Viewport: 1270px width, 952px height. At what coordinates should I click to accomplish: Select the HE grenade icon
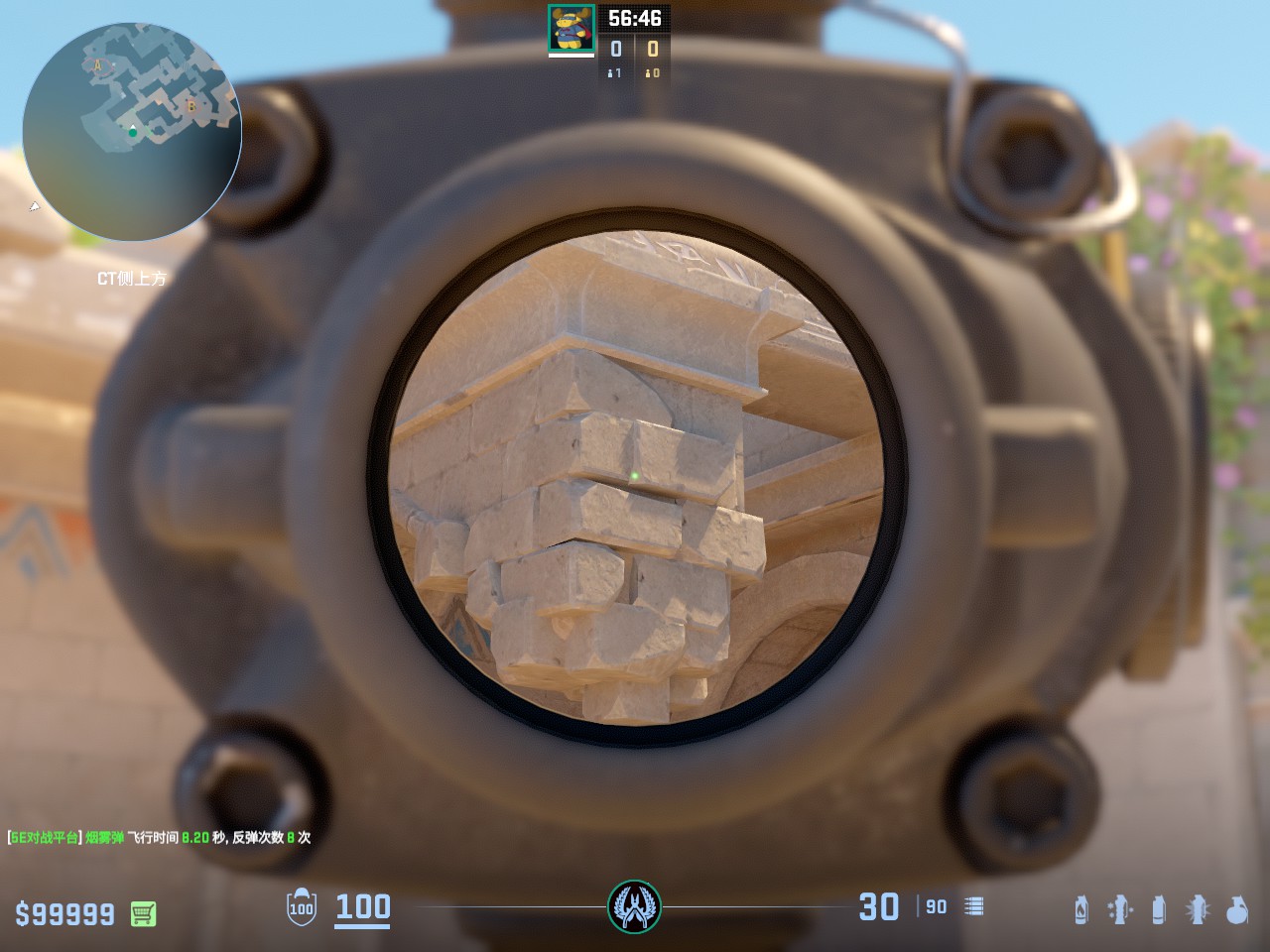click(1236, 909)
